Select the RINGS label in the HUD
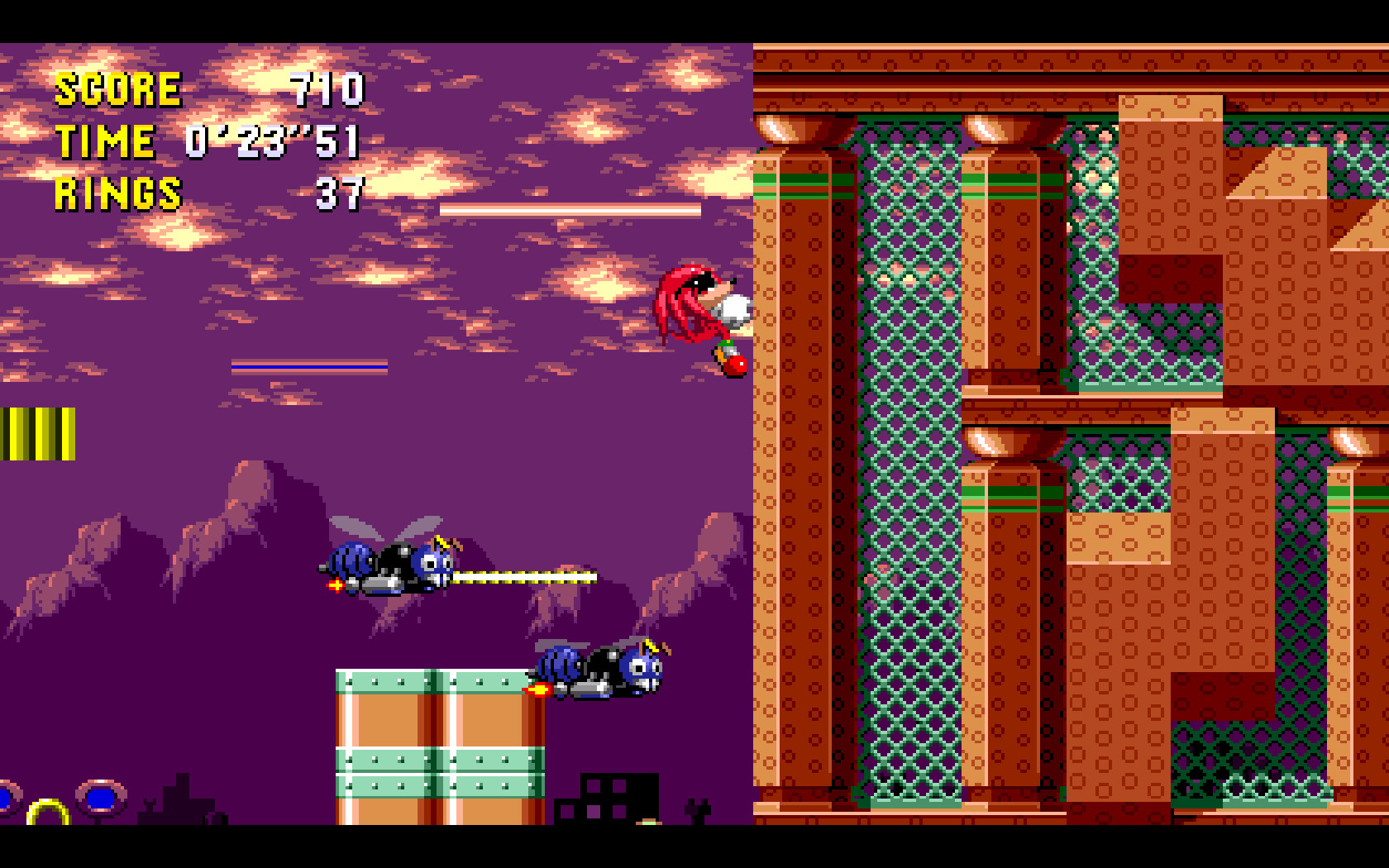 [118, 196]
